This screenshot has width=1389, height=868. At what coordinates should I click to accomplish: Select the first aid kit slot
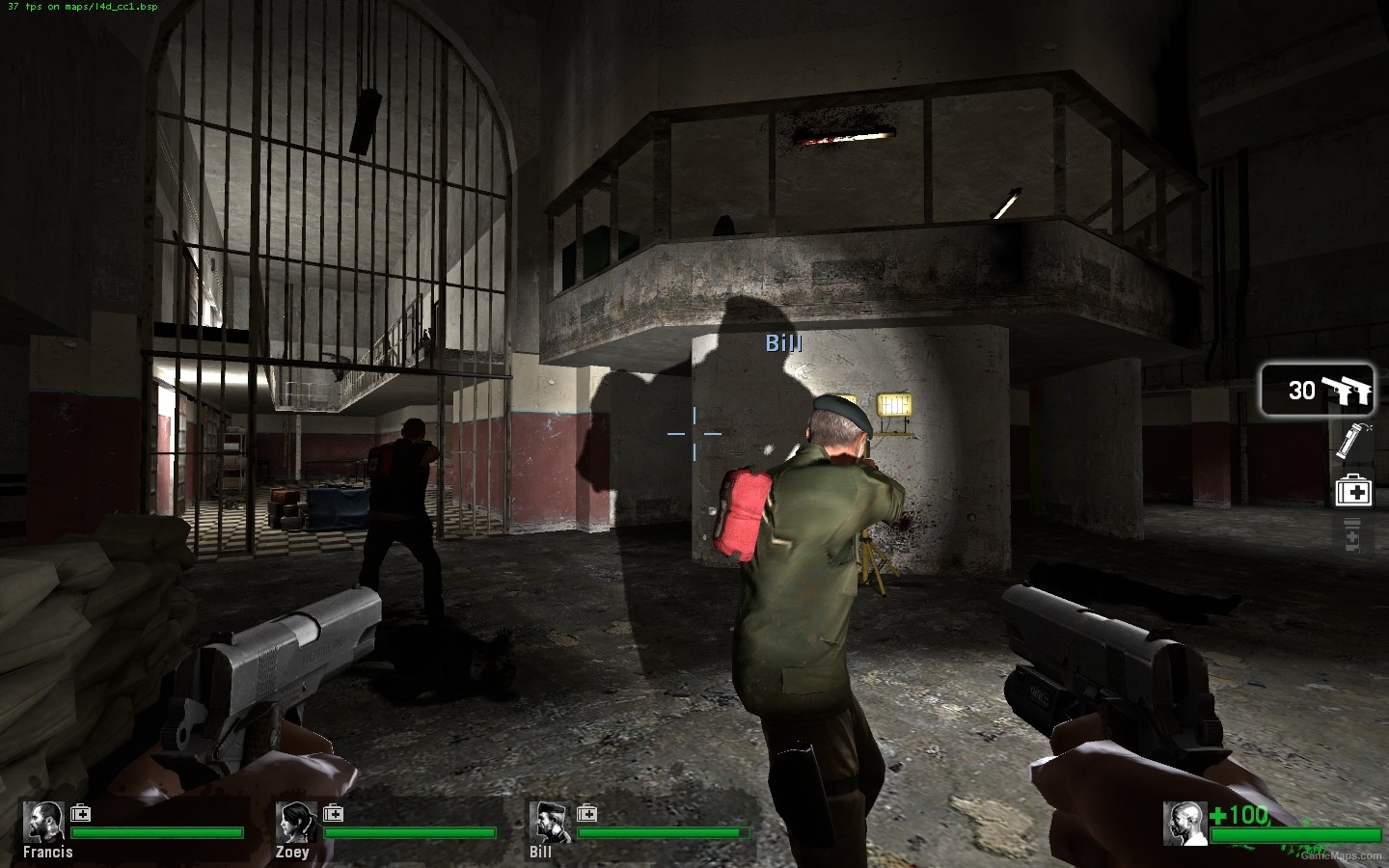tap(1353, 491)
